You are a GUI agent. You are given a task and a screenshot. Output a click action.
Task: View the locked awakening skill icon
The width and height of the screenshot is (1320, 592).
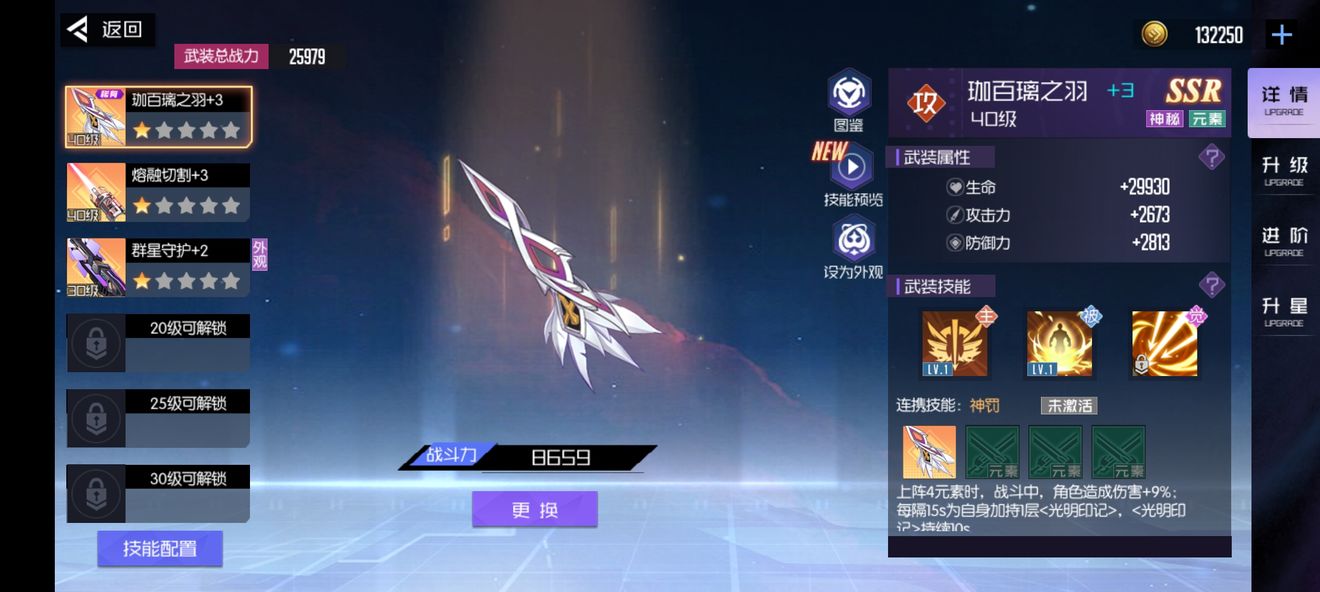1165,344
